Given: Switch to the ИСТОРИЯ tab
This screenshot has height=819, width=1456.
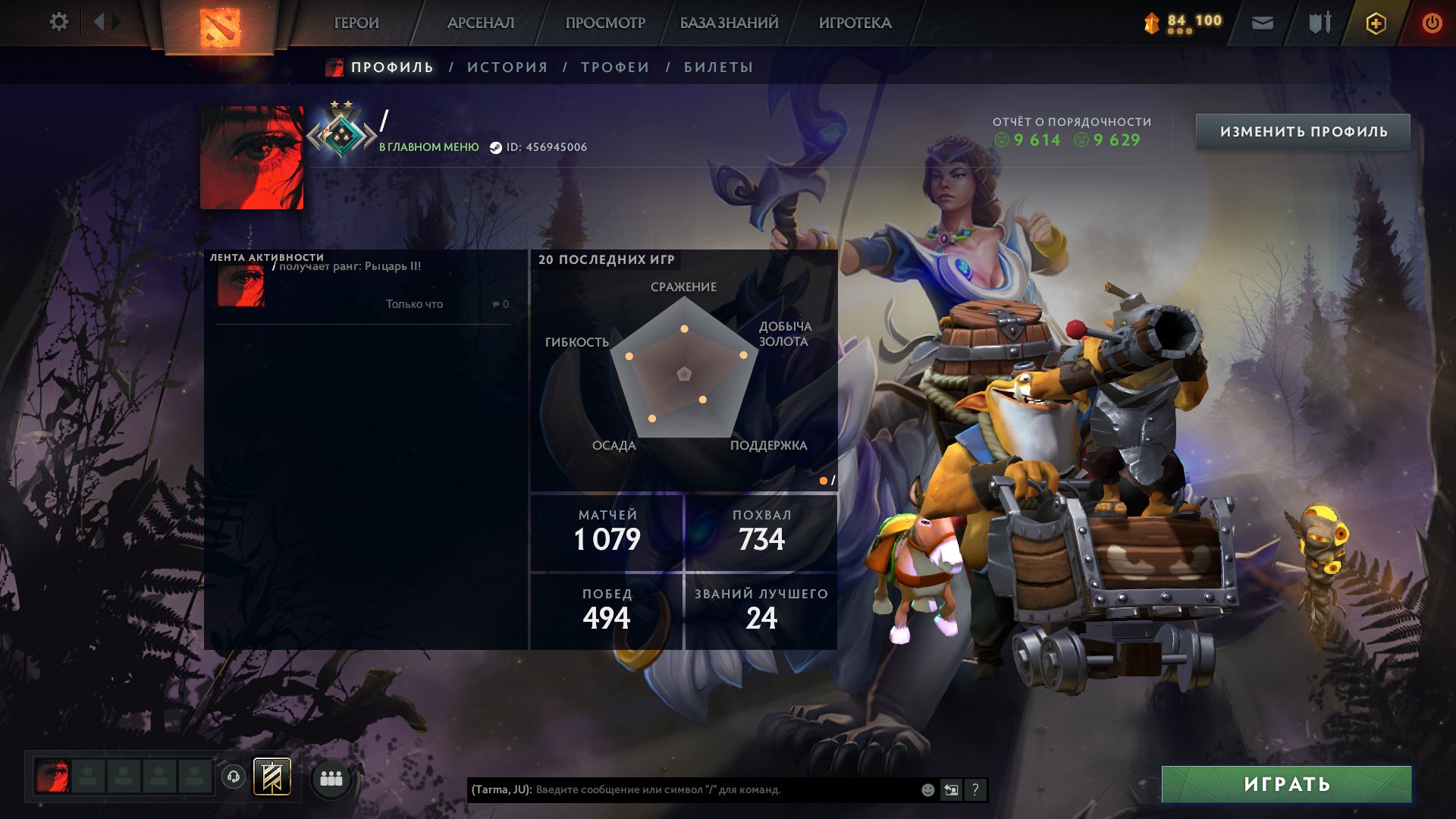Looking at the screenshot, I should [x=507, y=67].
